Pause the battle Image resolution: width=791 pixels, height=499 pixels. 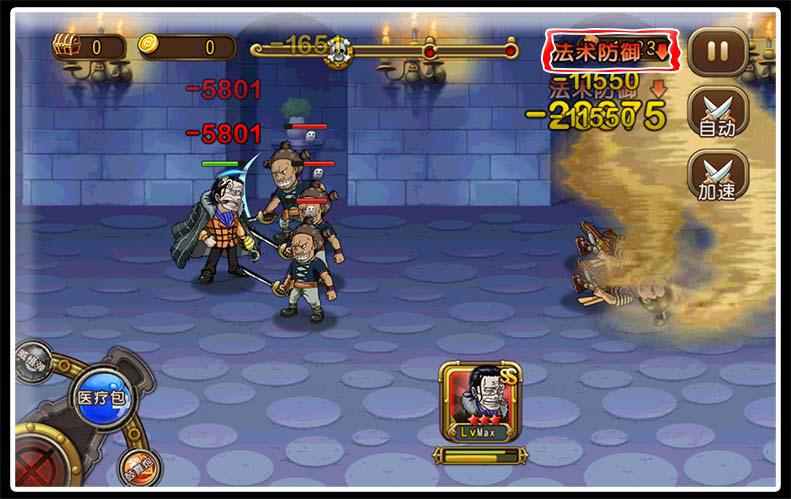point(717,52)
